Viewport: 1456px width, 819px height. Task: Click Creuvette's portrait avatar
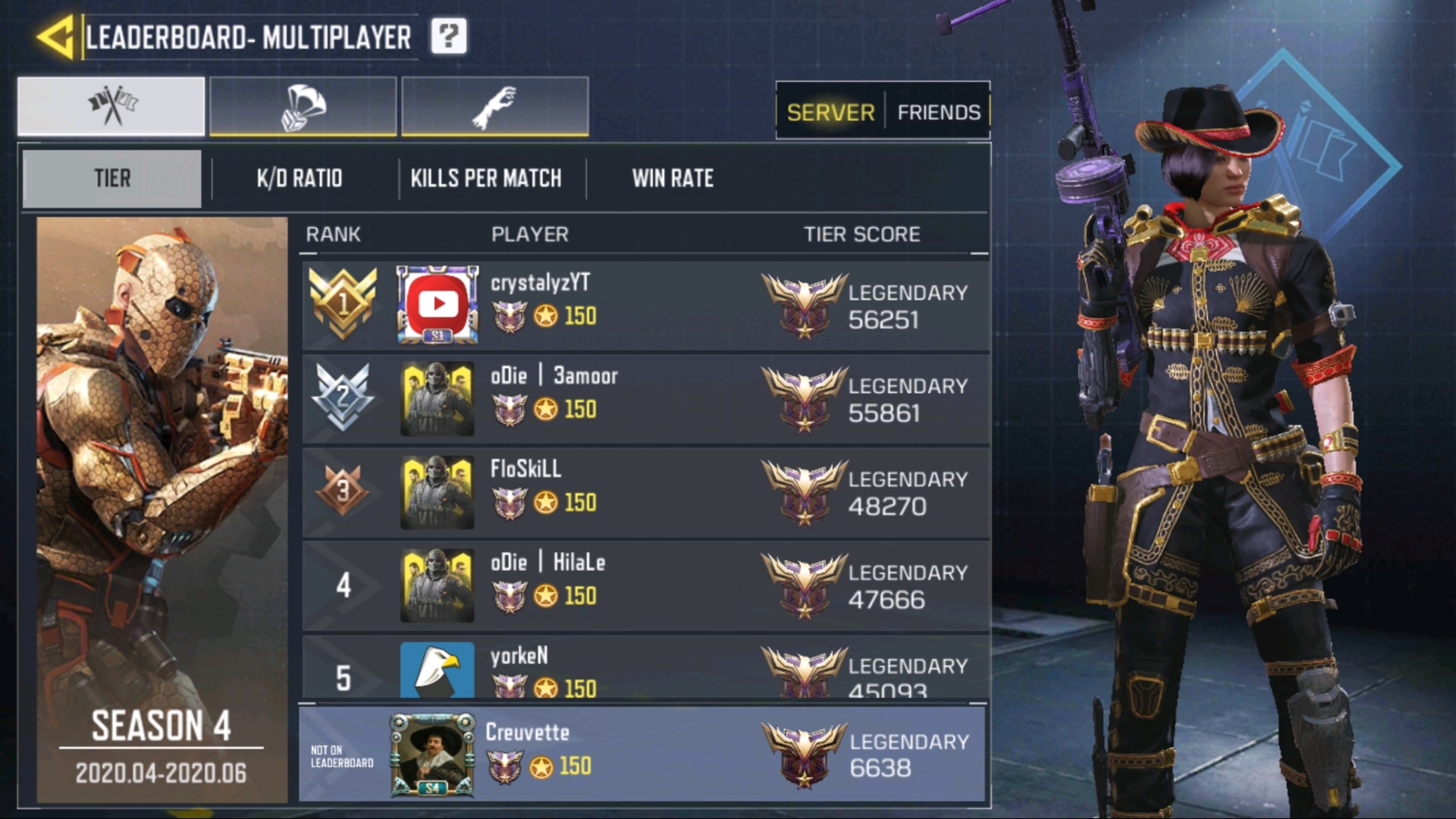[432, 755]
